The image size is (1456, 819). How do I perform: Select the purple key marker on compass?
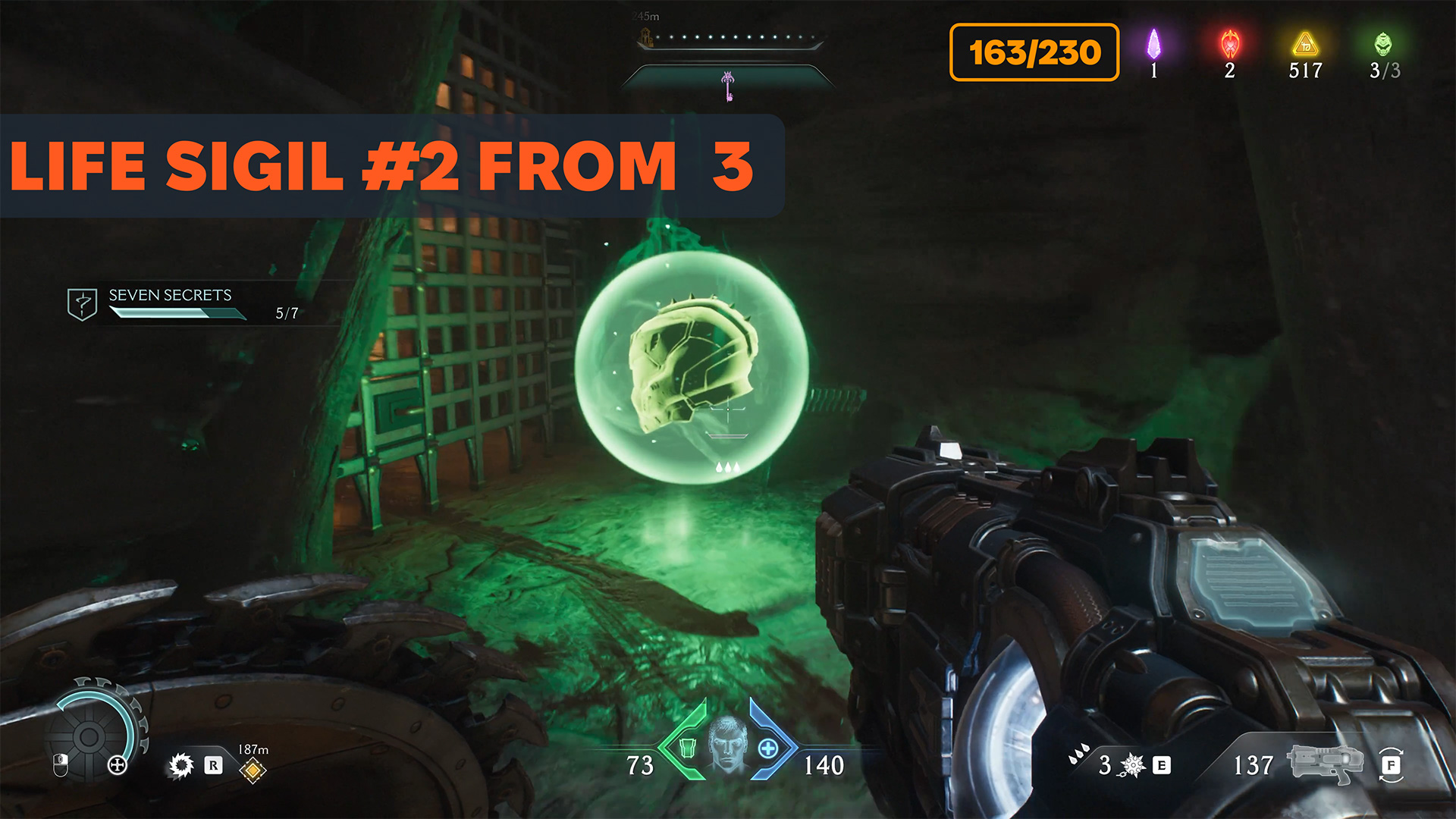728,86
